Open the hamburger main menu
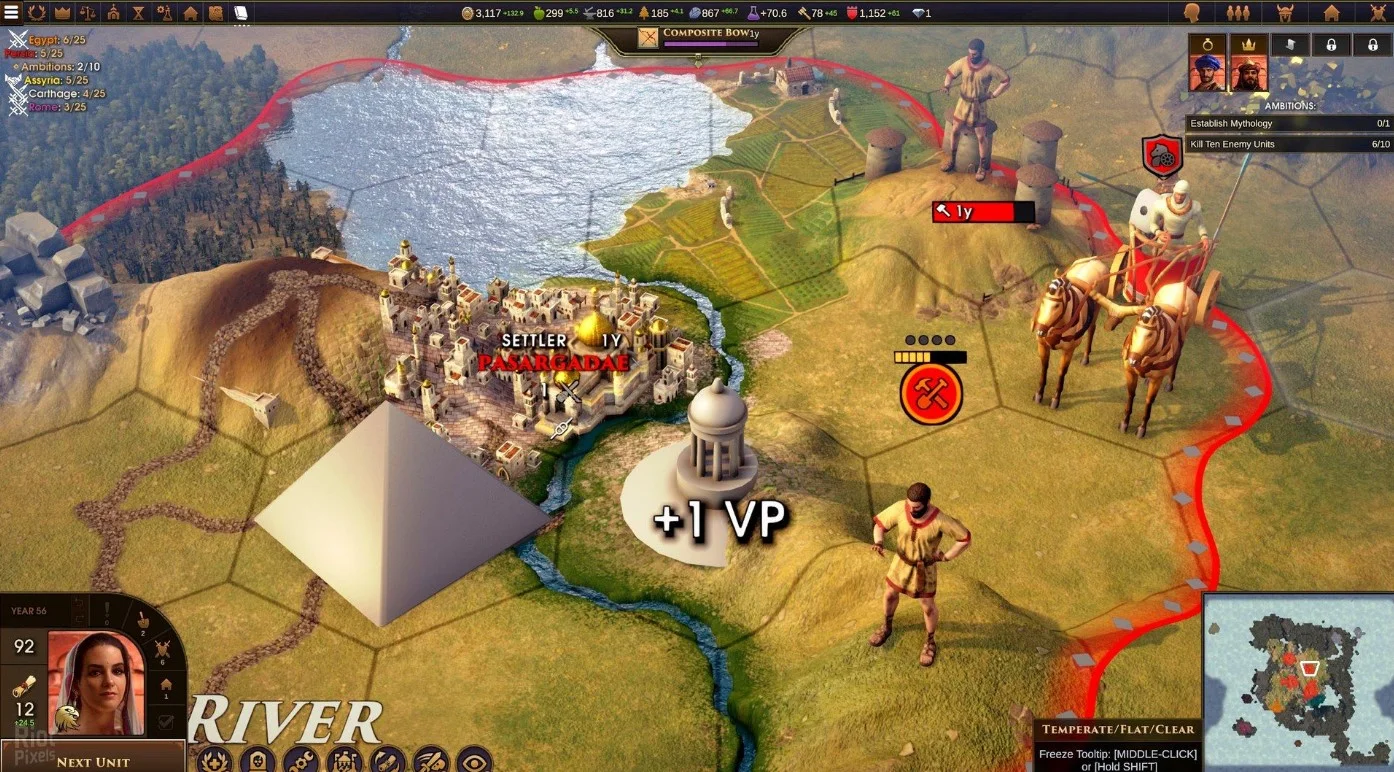The image size is (1394, 772). (11, 13)
